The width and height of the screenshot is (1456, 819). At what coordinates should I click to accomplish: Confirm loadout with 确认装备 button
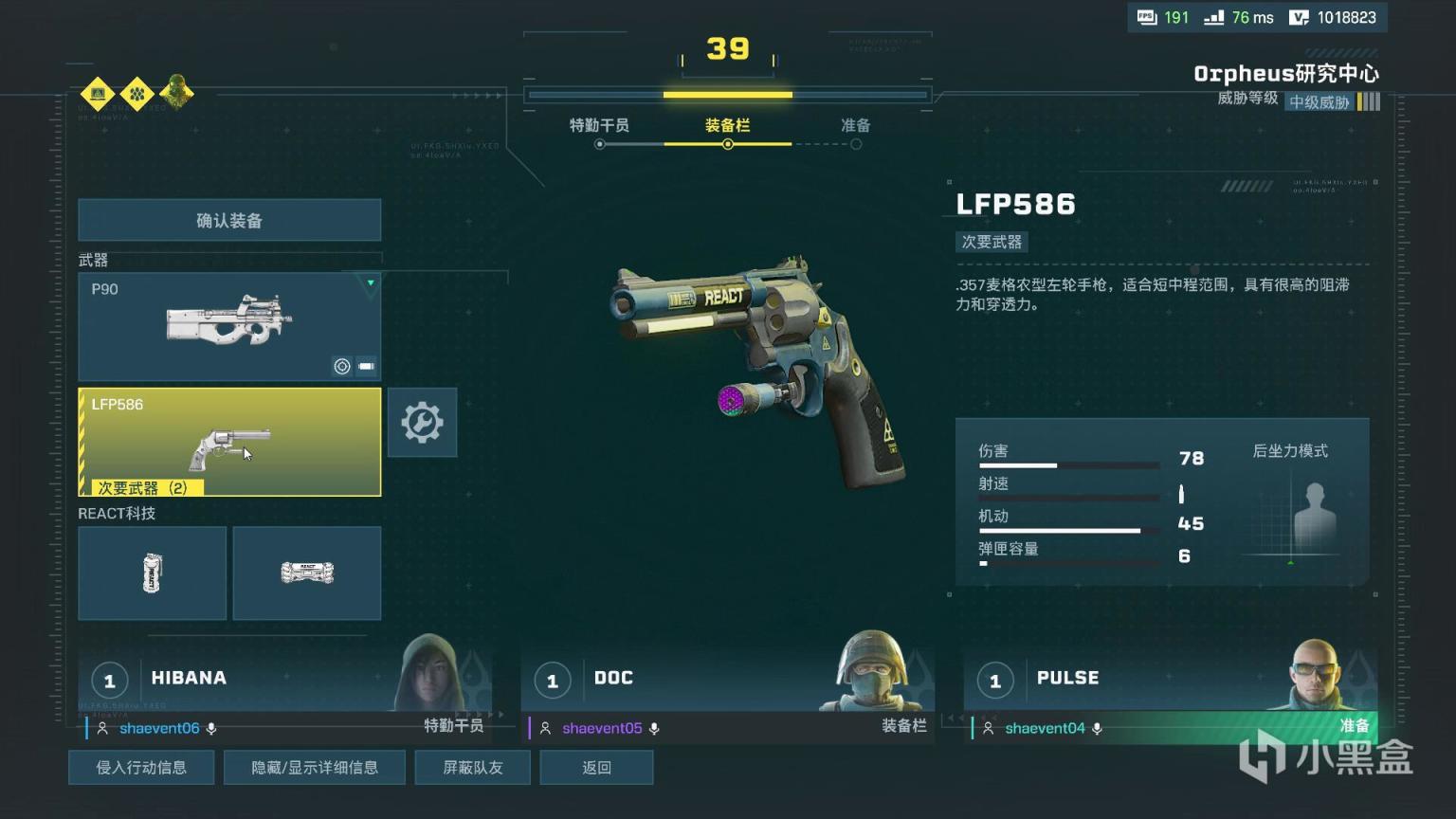(x=229, y=221)
